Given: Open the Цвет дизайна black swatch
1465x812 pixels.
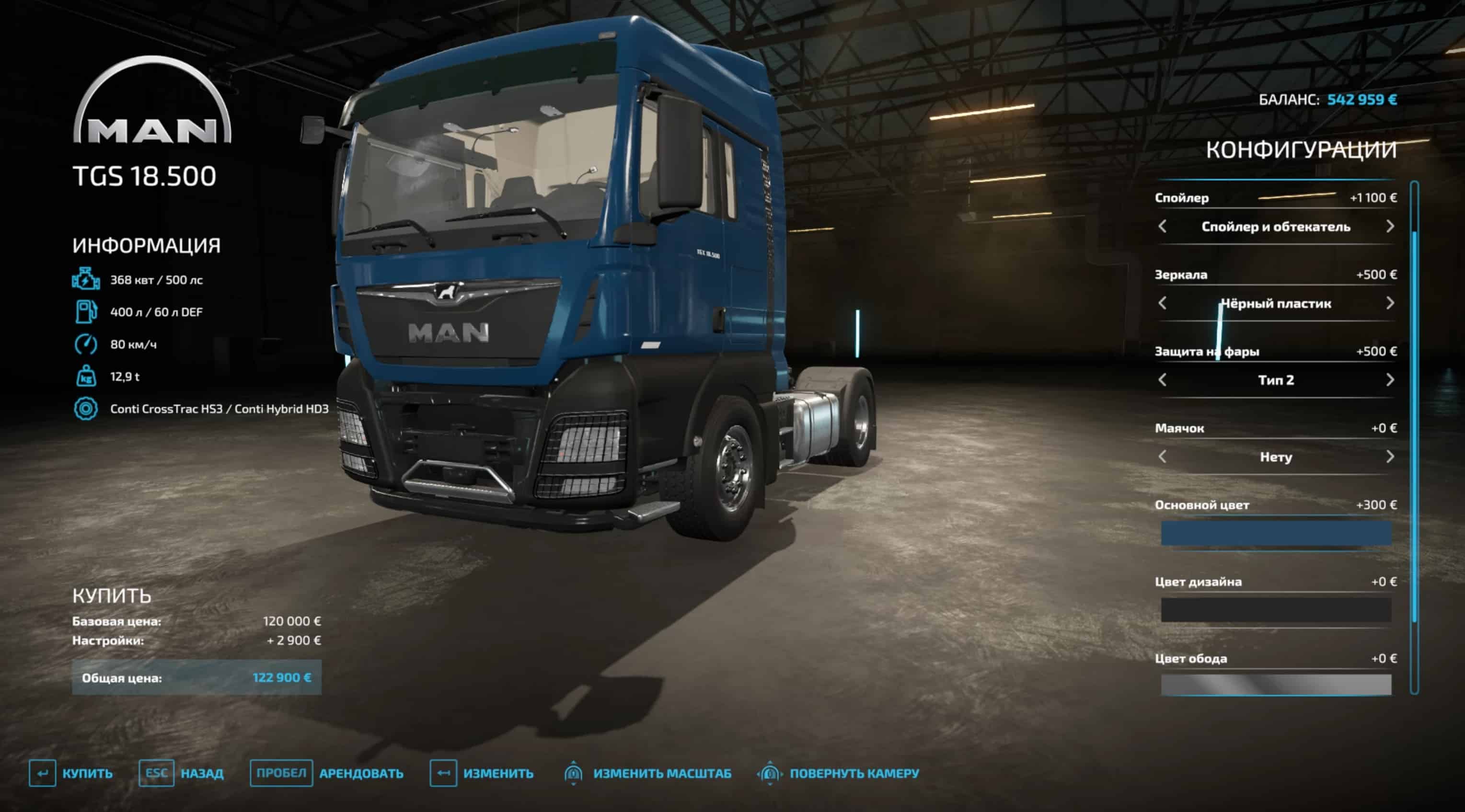Looking at the screenshot, I should (x=1276, y=610).
